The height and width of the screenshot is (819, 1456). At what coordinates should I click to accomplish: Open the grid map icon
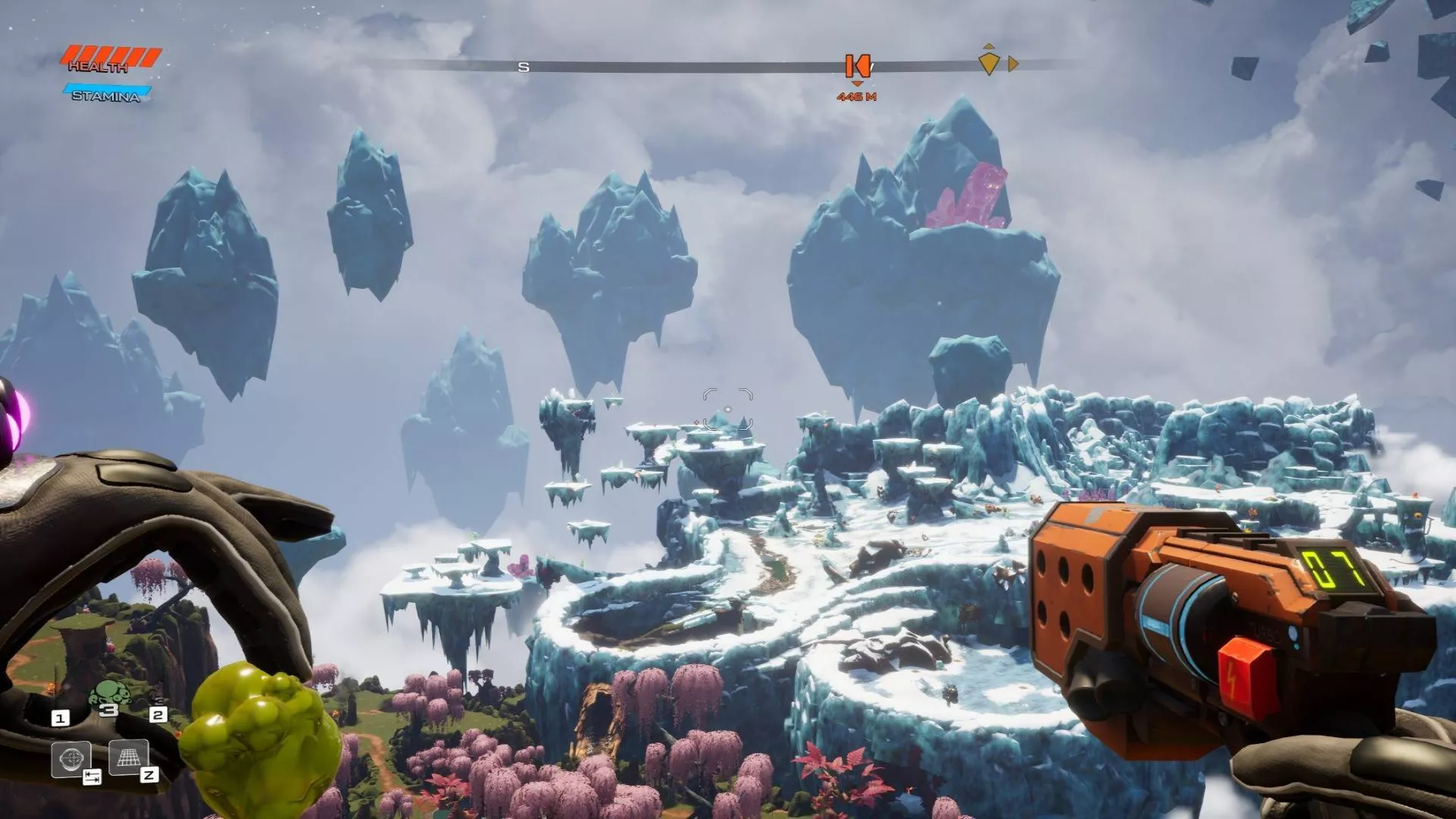point(129,756)
